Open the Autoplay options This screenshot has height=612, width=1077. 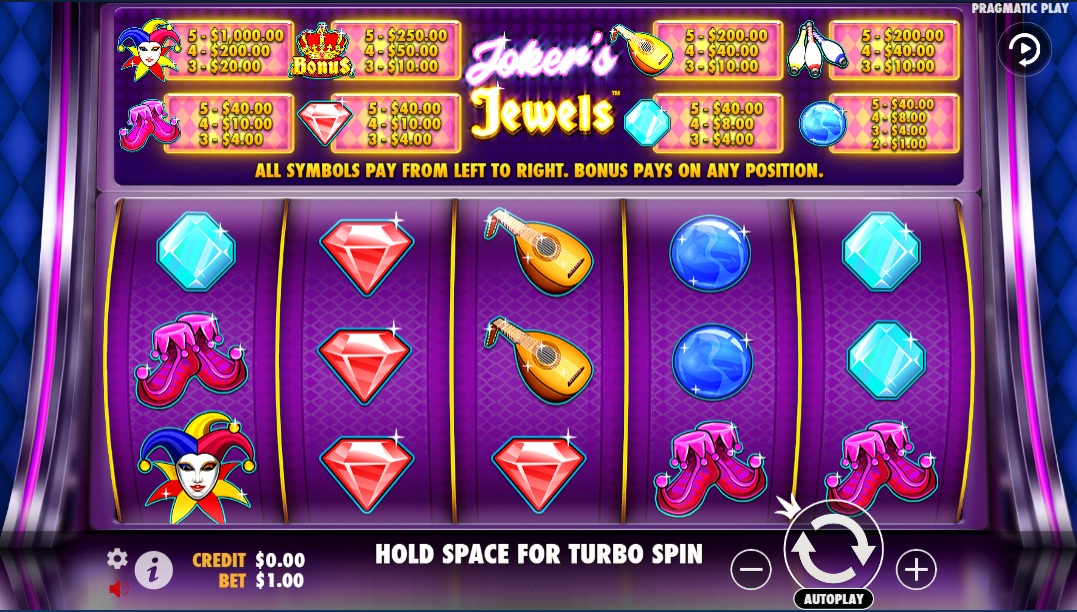[833, 599]
